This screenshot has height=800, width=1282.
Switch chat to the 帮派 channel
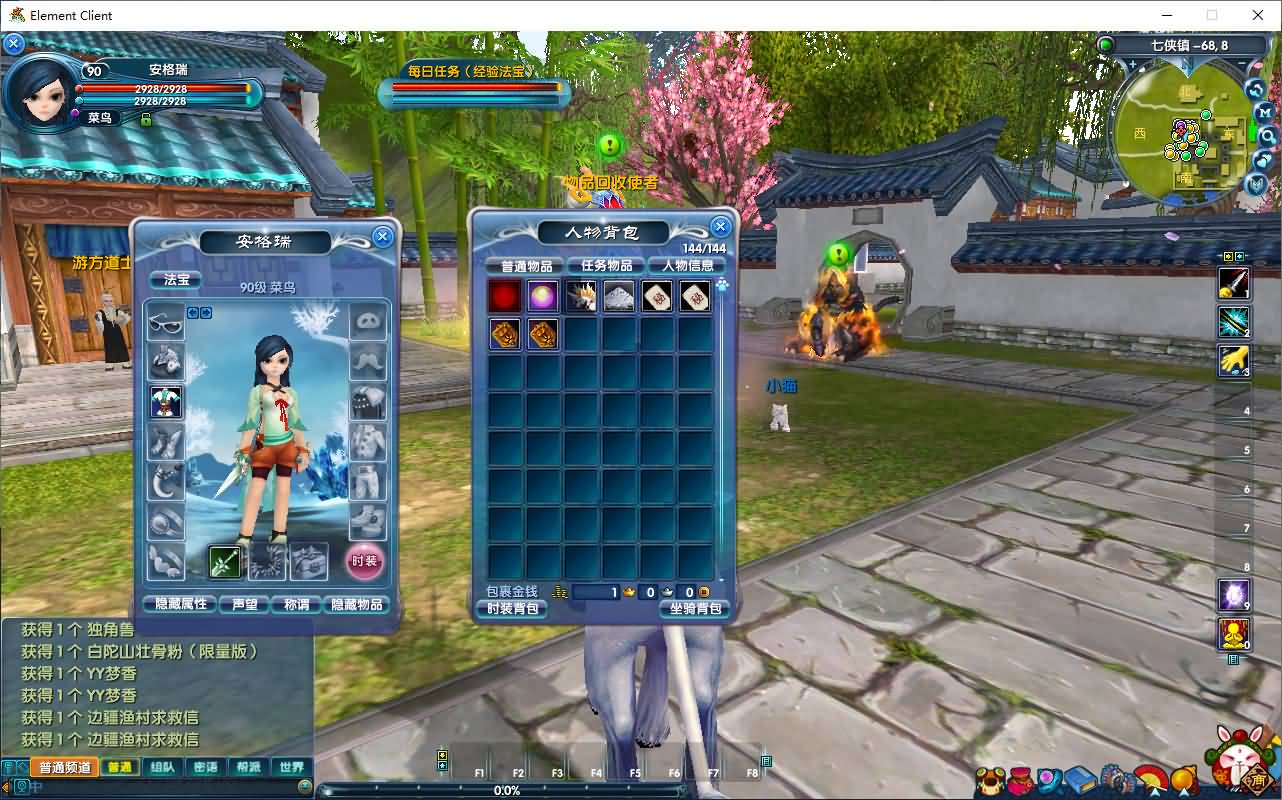point(248,767)
